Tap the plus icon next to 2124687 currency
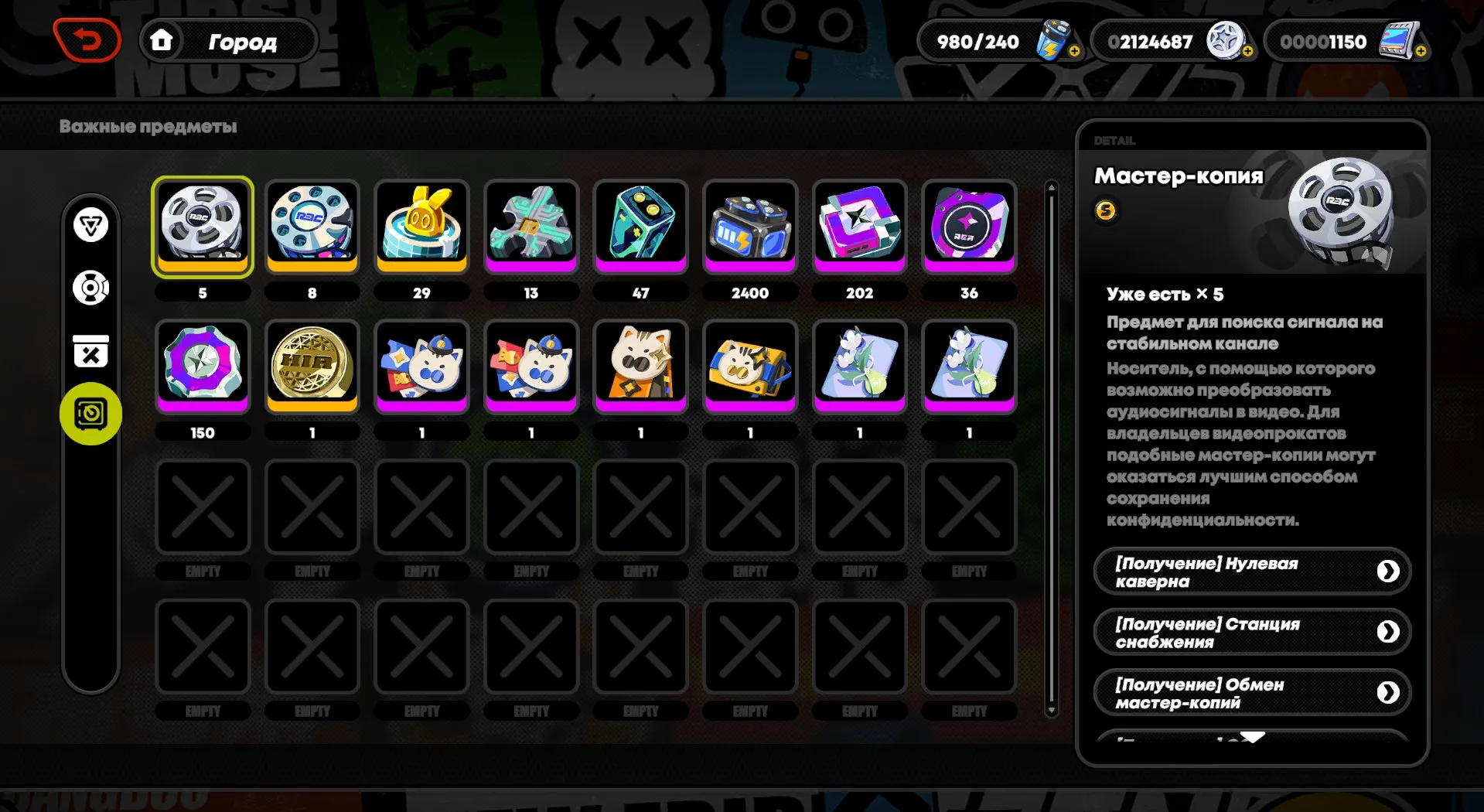This screenshot has width=1484, height=812. tap(1247, 51)
